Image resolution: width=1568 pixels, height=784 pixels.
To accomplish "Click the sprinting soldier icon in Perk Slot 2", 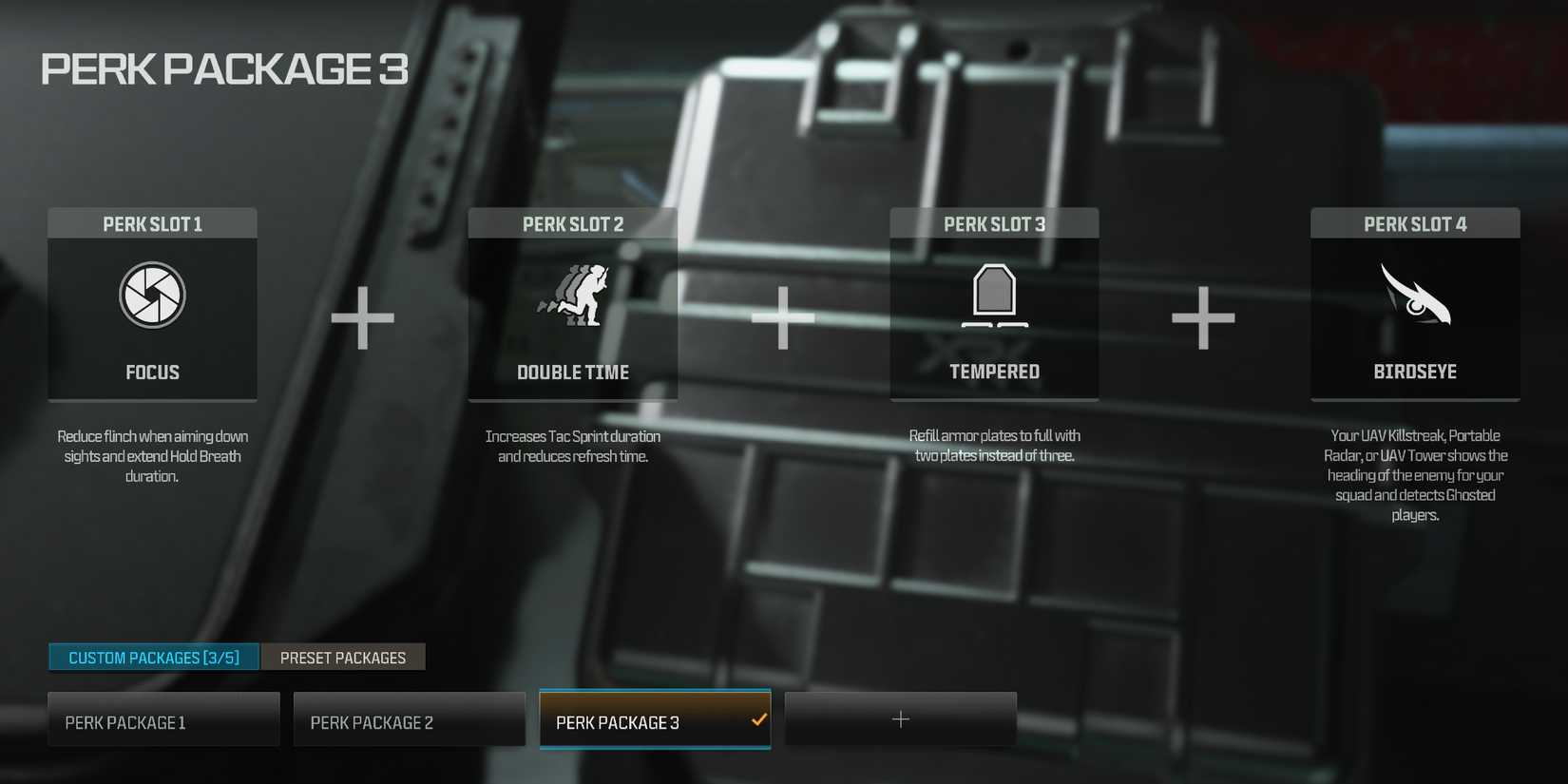I will (573, 295).
